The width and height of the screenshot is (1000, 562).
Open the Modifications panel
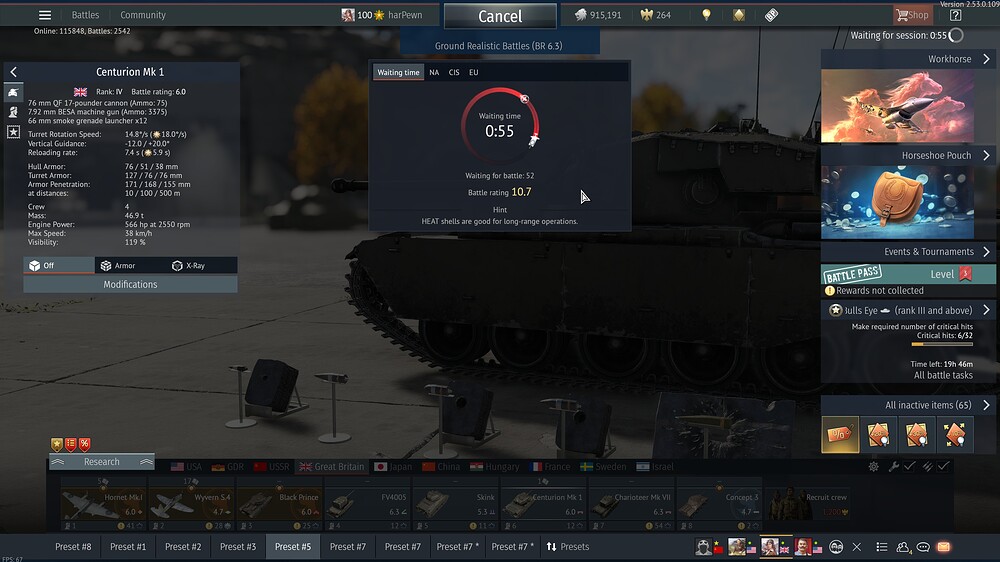click(130, 284)
